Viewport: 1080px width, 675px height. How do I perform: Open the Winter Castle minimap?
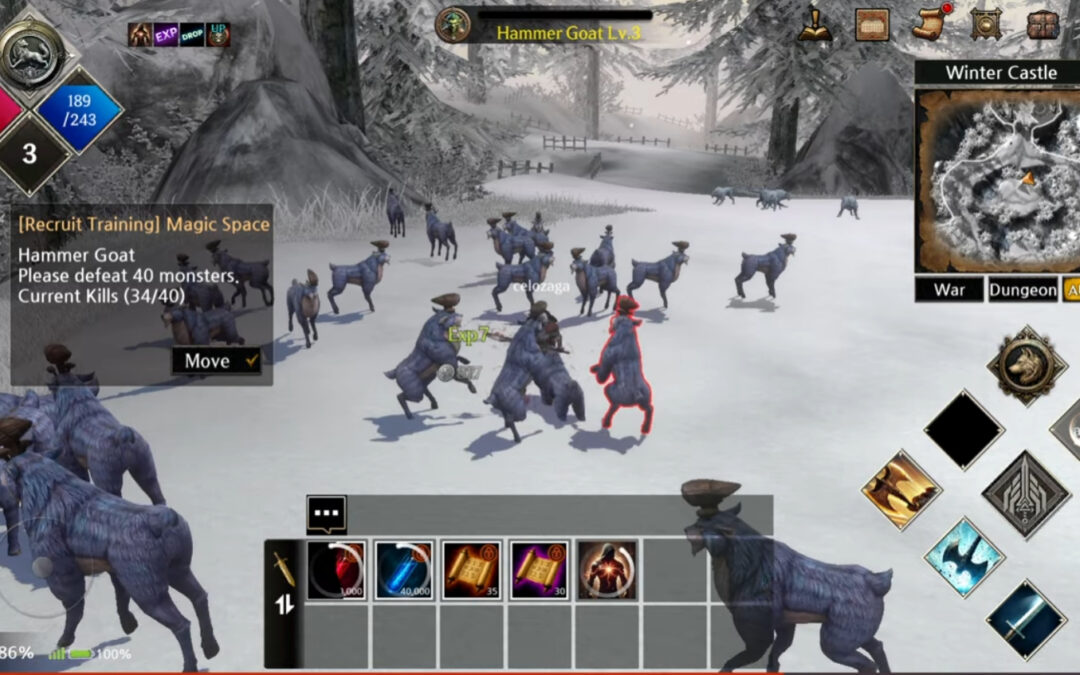click(996, 181)
